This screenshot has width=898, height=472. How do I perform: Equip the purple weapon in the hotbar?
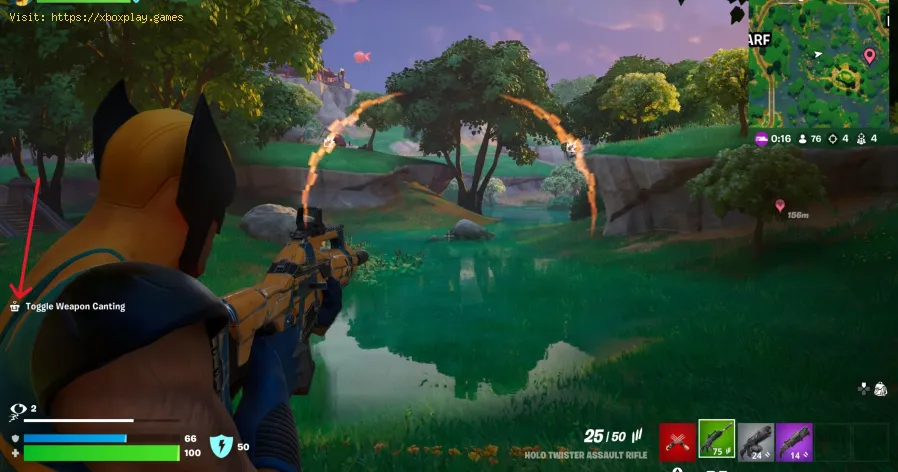tap(794, 441)
